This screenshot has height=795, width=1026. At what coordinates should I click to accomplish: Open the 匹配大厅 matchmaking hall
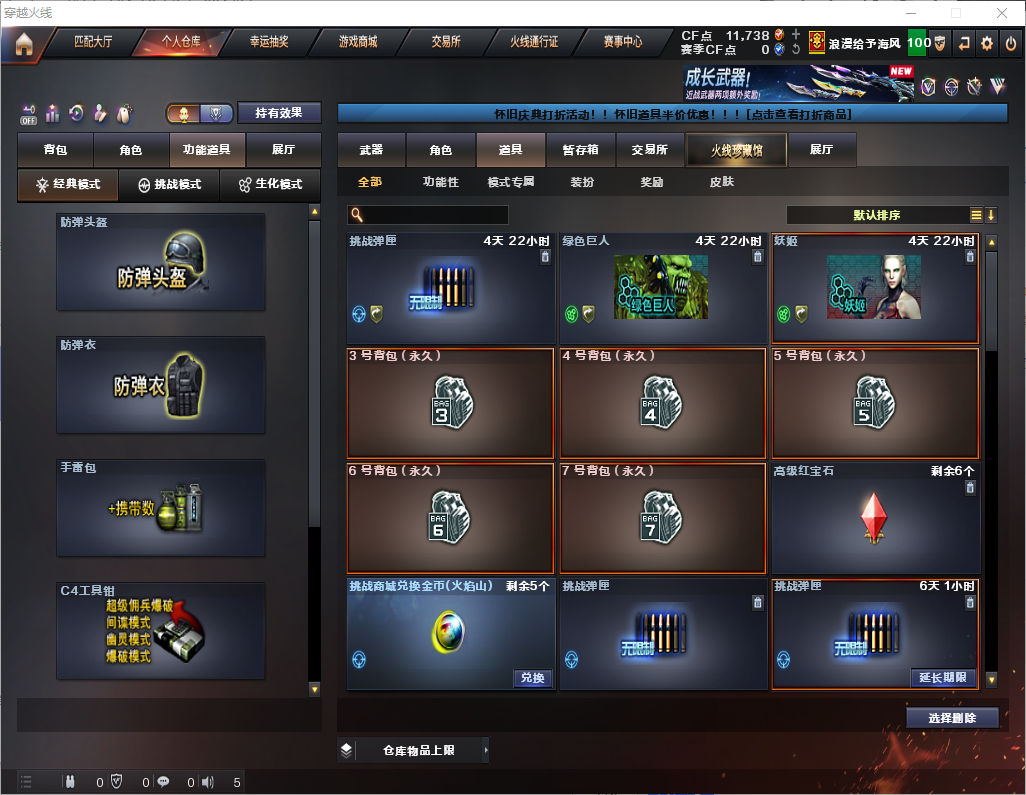93,42
